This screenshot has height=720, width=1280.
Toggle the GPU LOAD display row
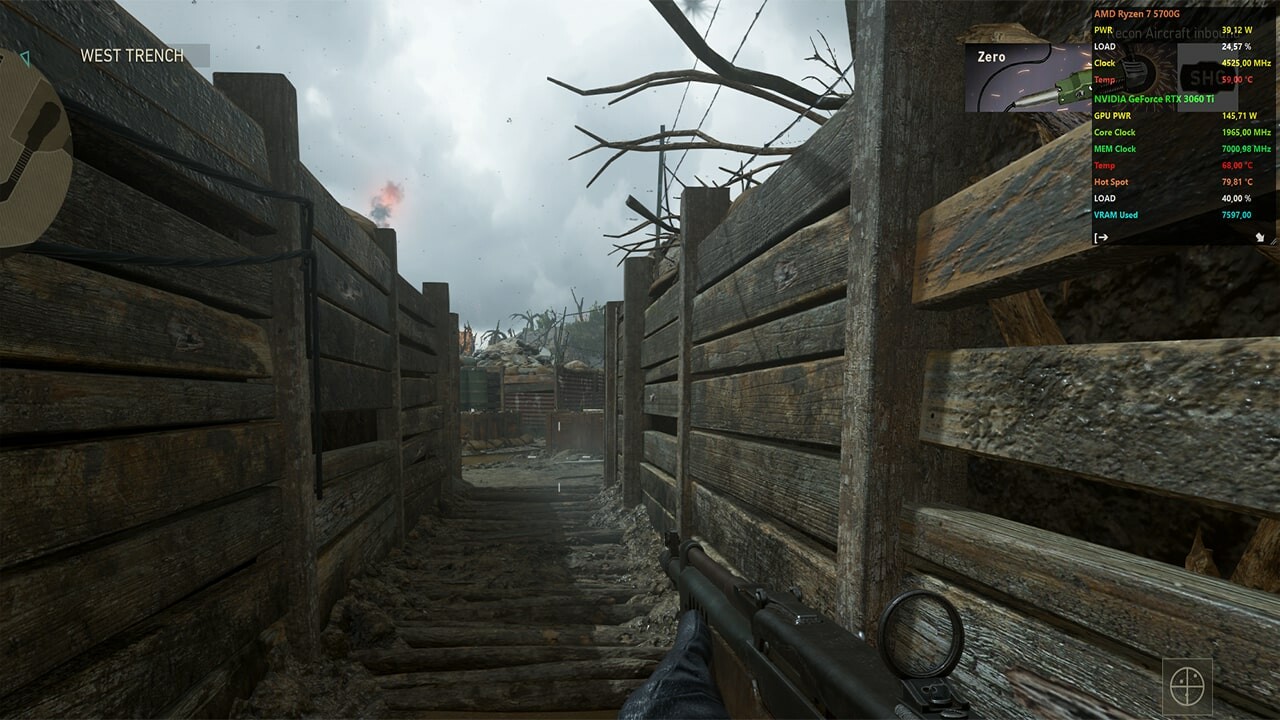tap(1110, 198)
